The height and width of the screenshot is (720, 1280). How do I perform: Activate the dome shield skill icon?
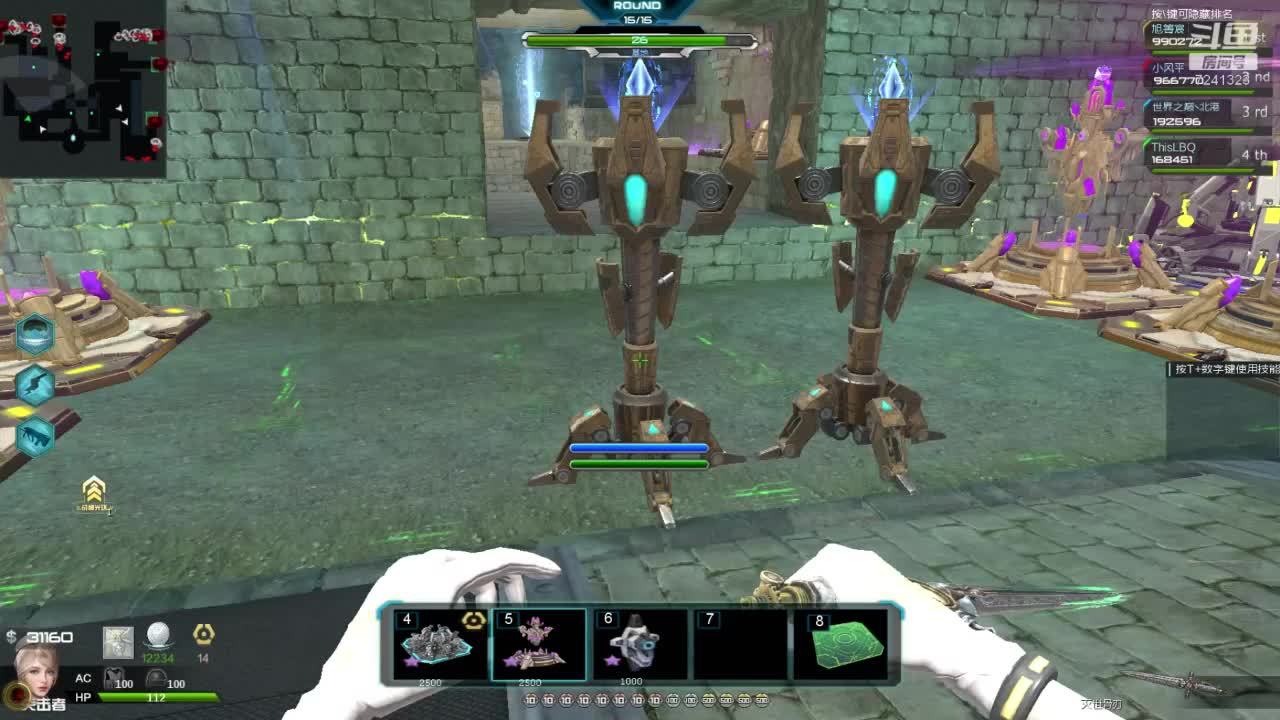pos(35,334)
